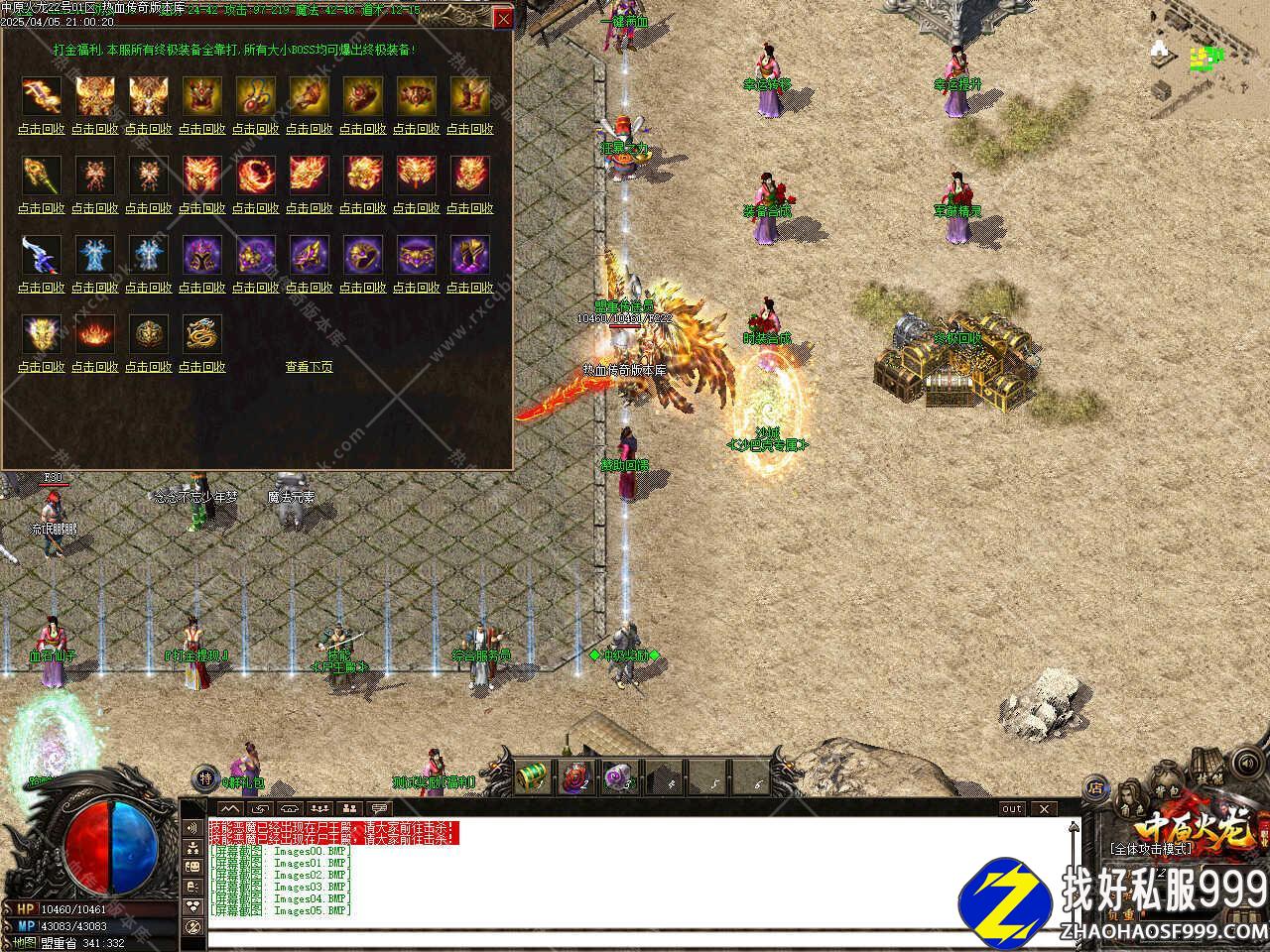The image size is (1270, 952).
Task: Click the chat window 'out' button
Action: tap(1011, 809)
